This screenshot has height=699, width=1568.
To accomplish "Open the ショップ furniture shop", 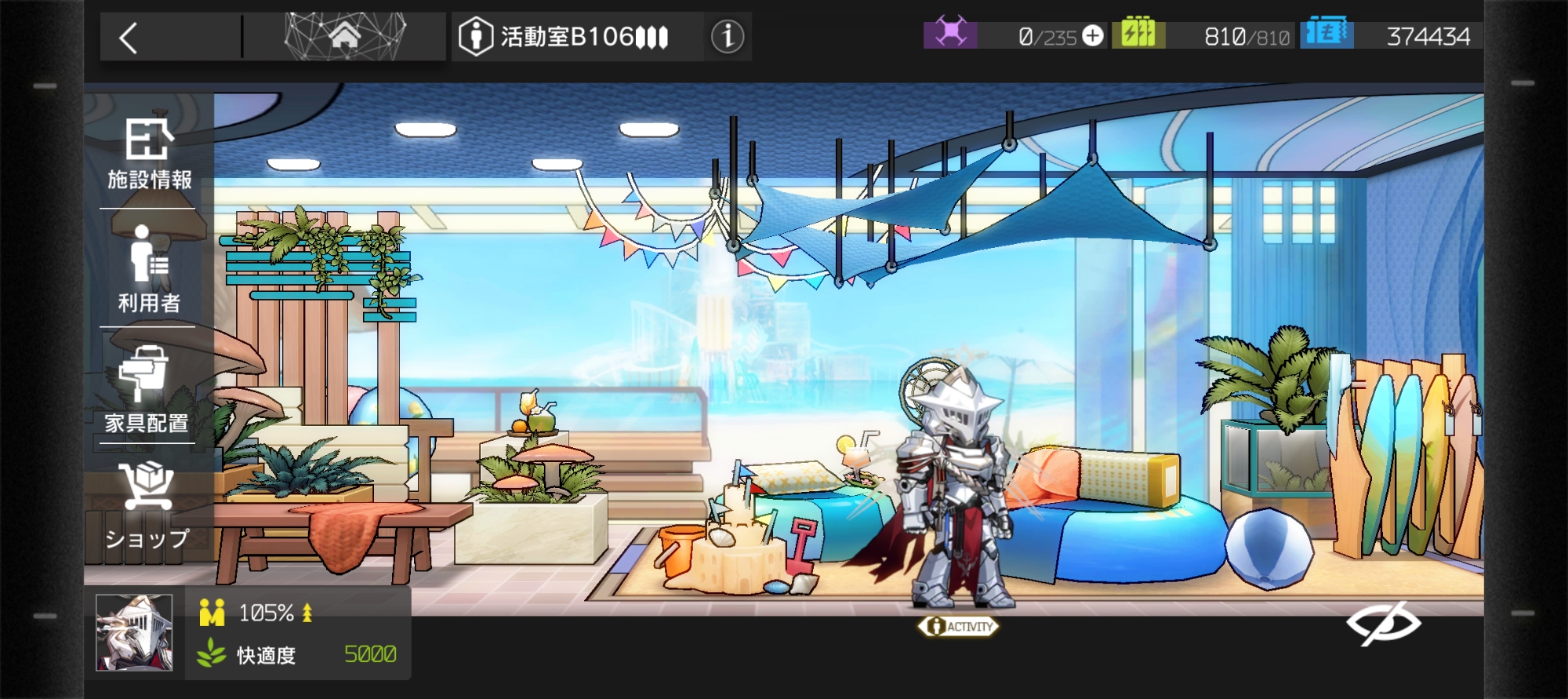I will coord(147,506).
